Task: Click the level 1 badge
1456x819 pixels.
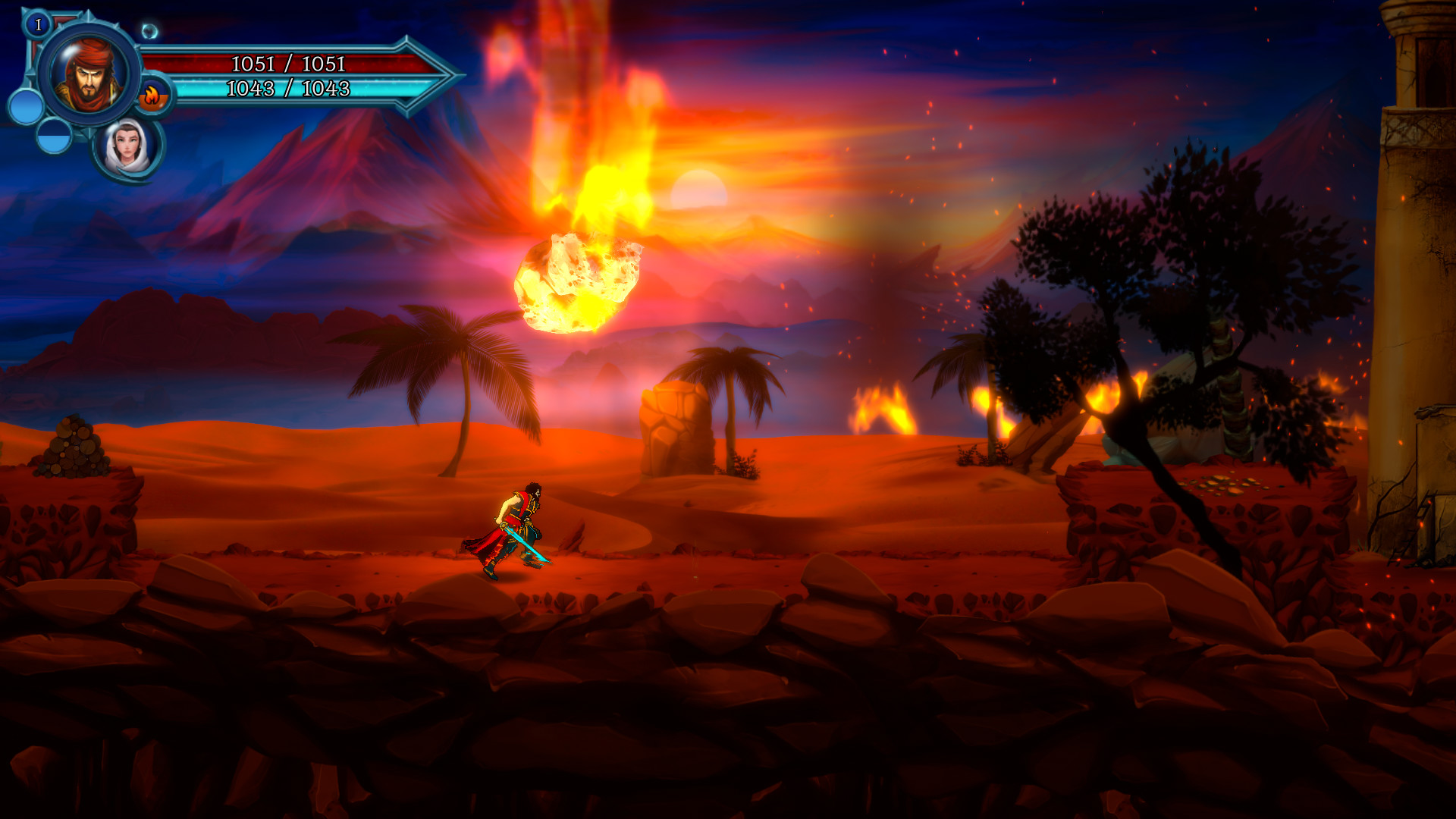Action: pyautogui.click(x=36, y=24)
